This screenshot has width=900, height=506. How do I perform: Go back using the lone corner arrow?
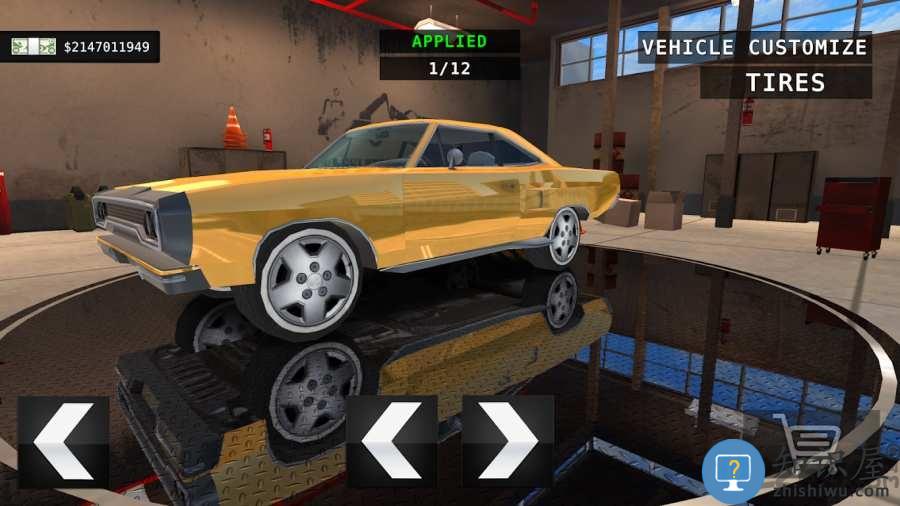point(63,442)
